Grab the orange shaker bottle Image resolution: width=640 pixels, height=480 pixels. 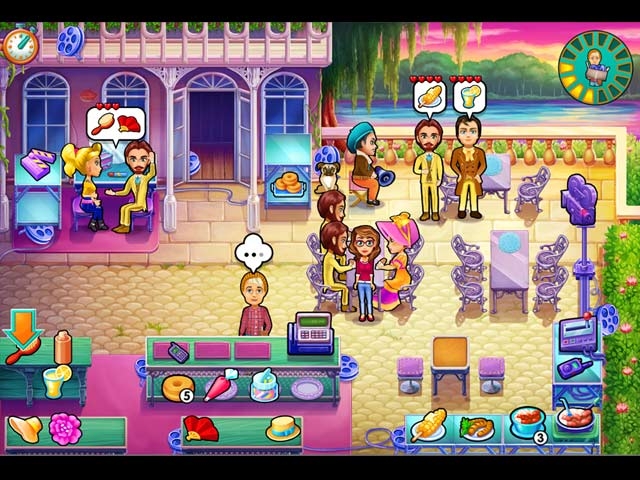63,347
